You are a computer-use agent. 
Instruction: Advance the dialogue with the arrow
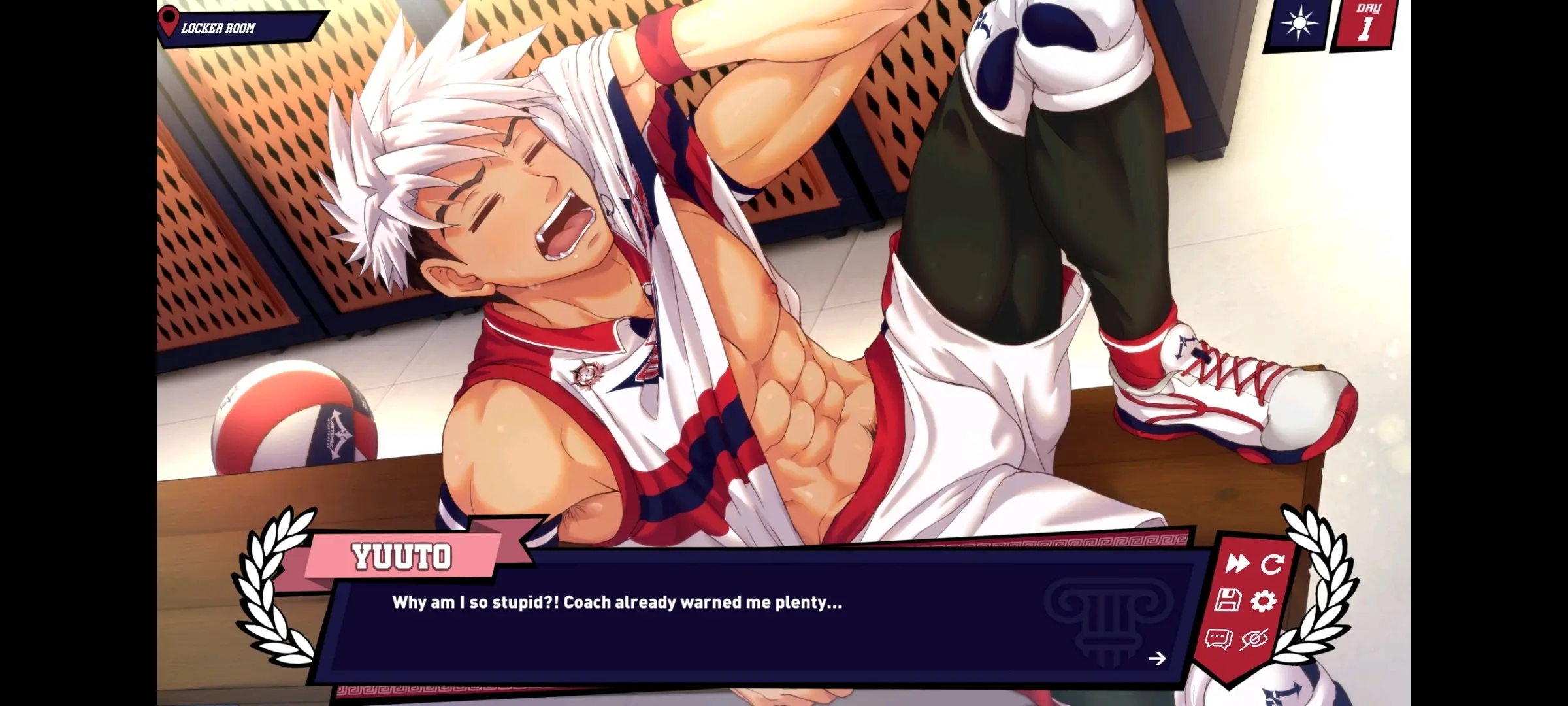(1158, 659)
